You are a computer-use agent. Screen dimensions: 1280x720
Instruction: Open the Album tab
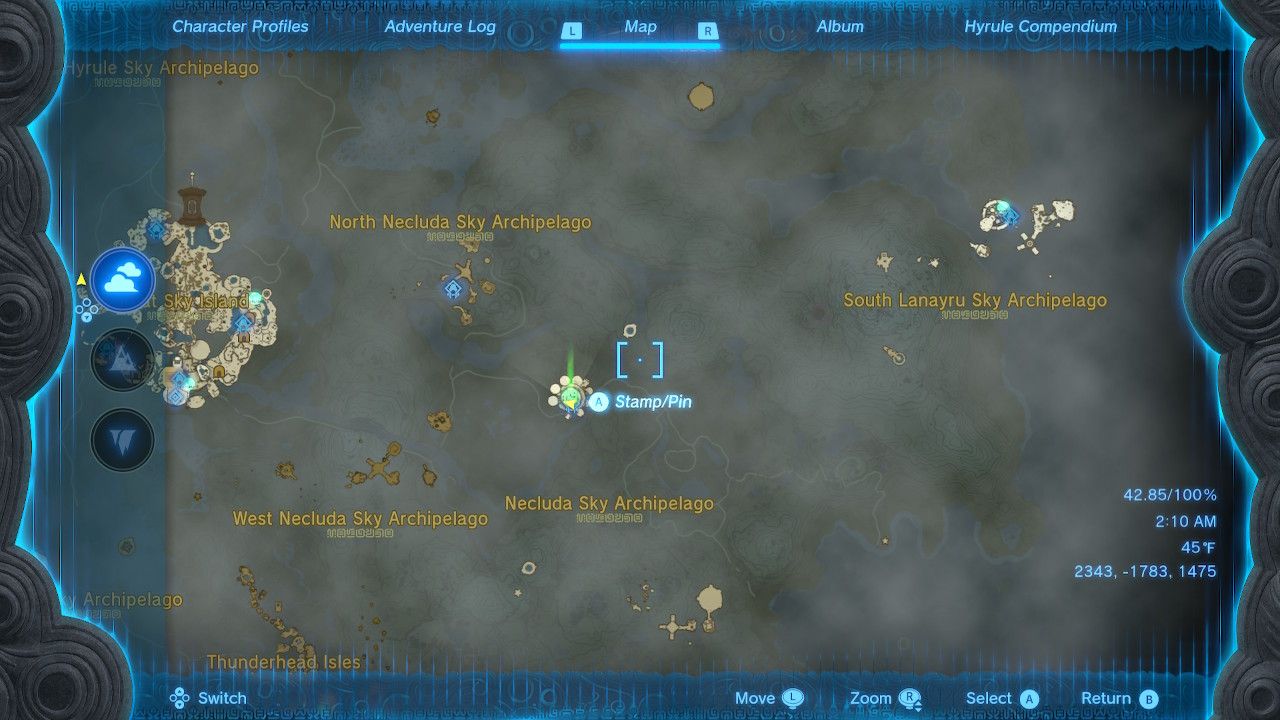[x=842, y=26]
